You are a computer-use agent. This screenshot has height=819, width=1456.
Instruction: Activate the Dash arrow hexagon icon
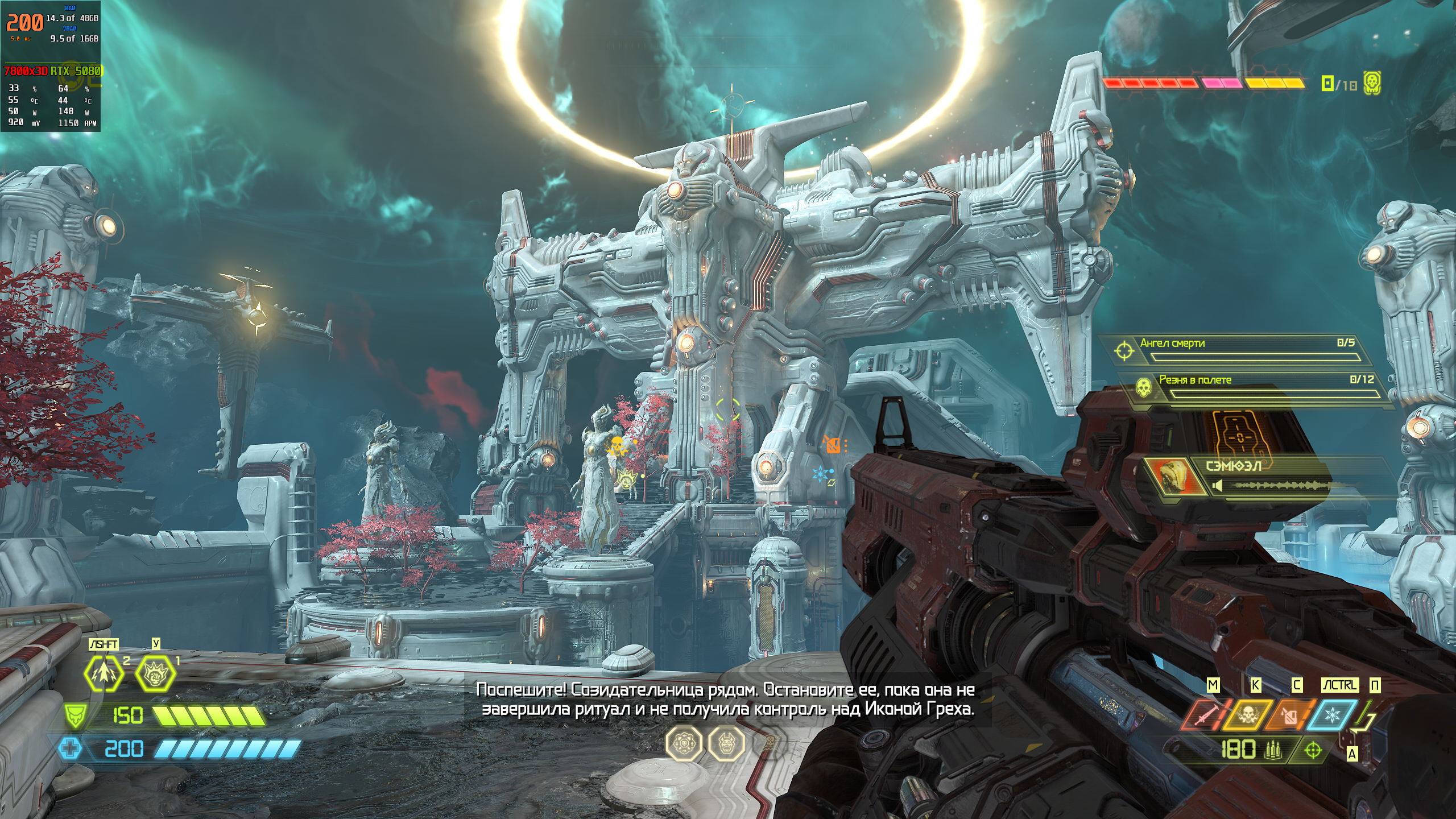(x=104, y=673)
